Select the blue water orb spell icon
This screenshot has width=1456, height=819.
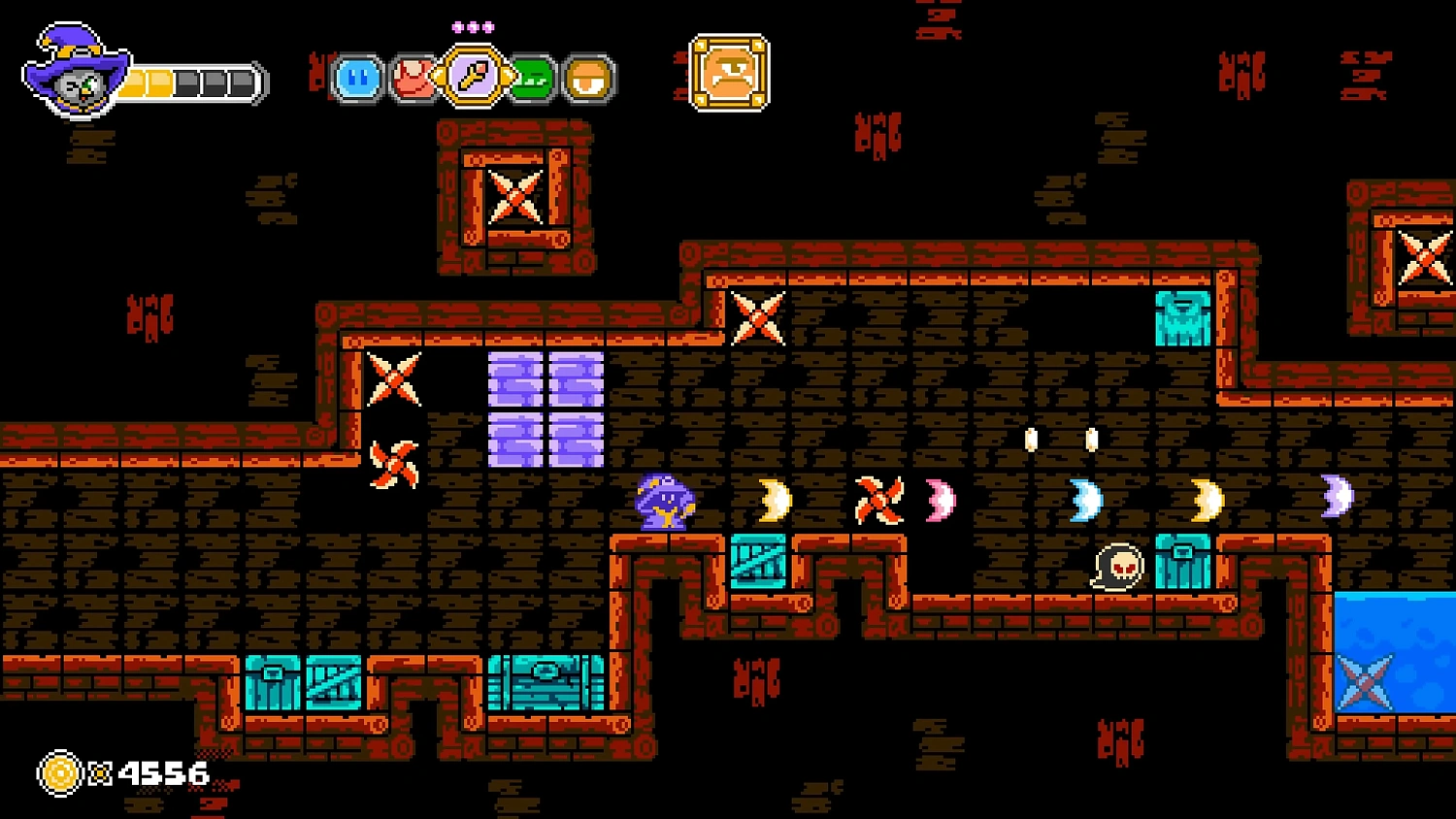coord(357,78)
